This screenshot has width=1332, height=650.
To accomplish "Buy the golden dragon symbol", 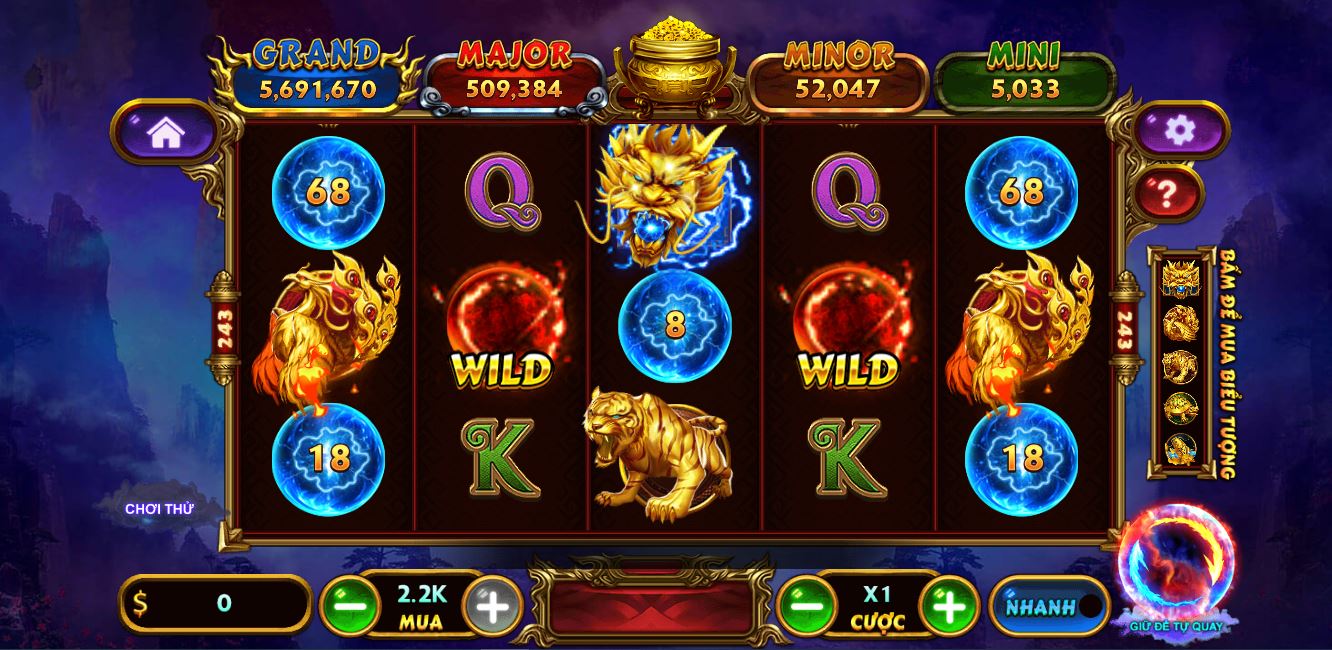I will (x=1180, y=279).
